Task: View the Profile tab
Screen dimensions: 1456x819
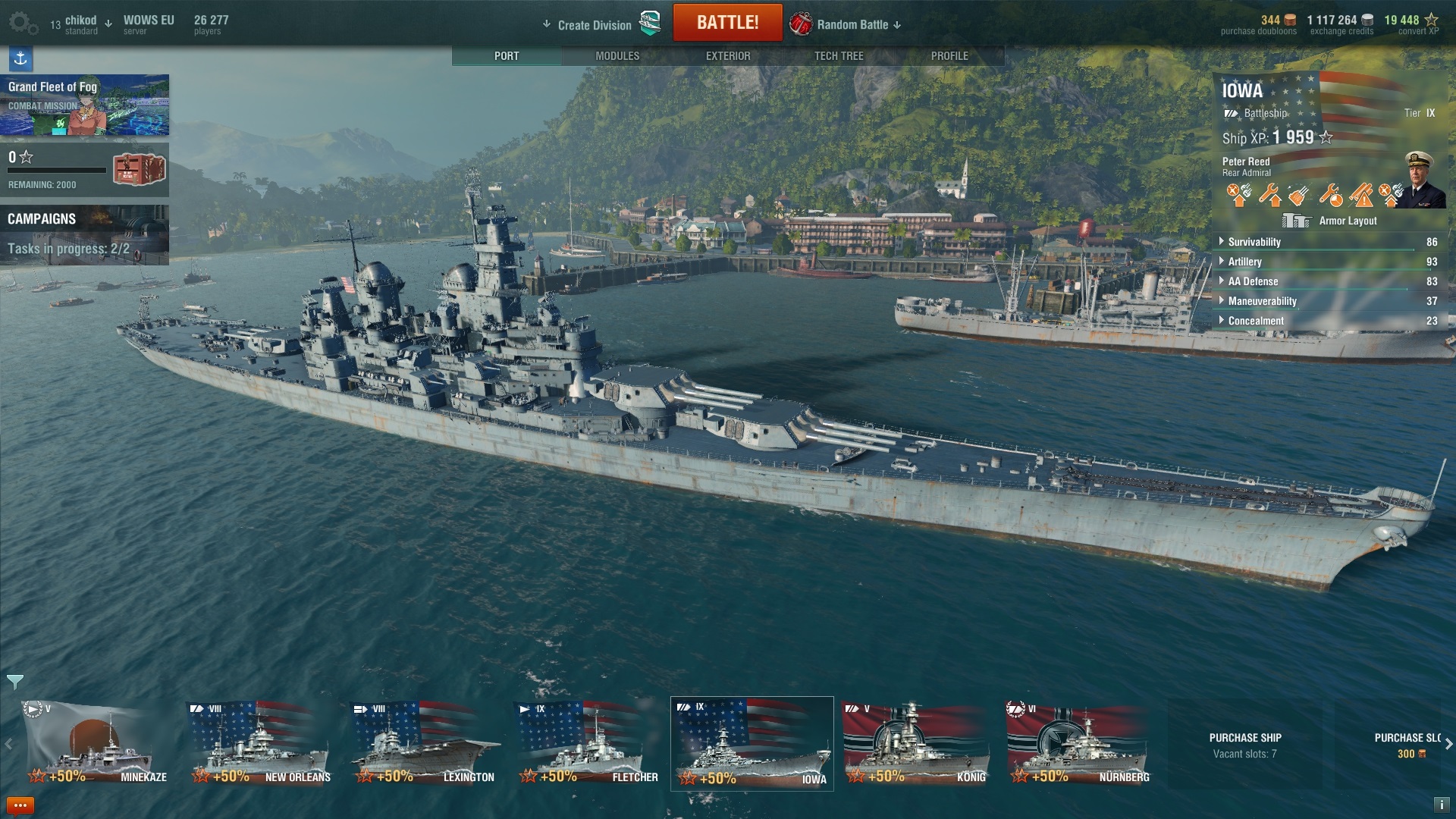Action: [949, 56]
